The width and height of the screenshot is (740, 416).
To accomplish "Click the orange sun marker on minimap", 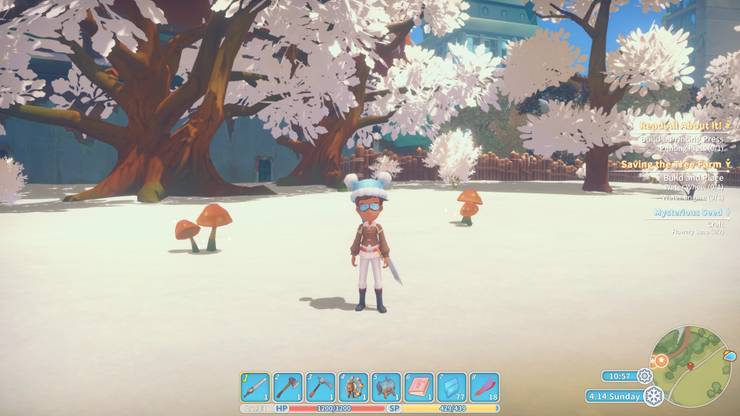I will point(661,363).
